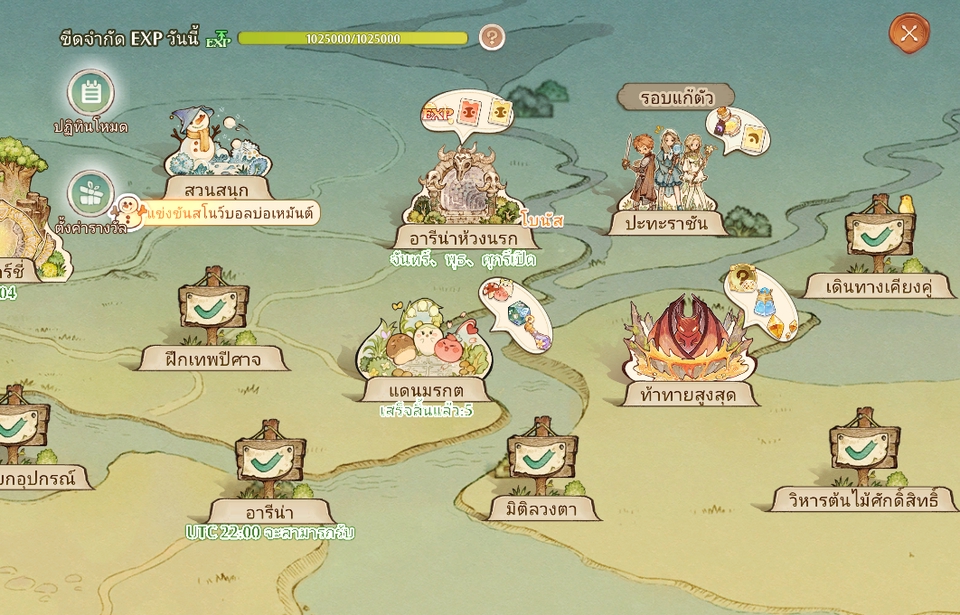Viewport: 960px width, 615px height.
Task: Close the activity map screen
Action: [x=909, y=33]
